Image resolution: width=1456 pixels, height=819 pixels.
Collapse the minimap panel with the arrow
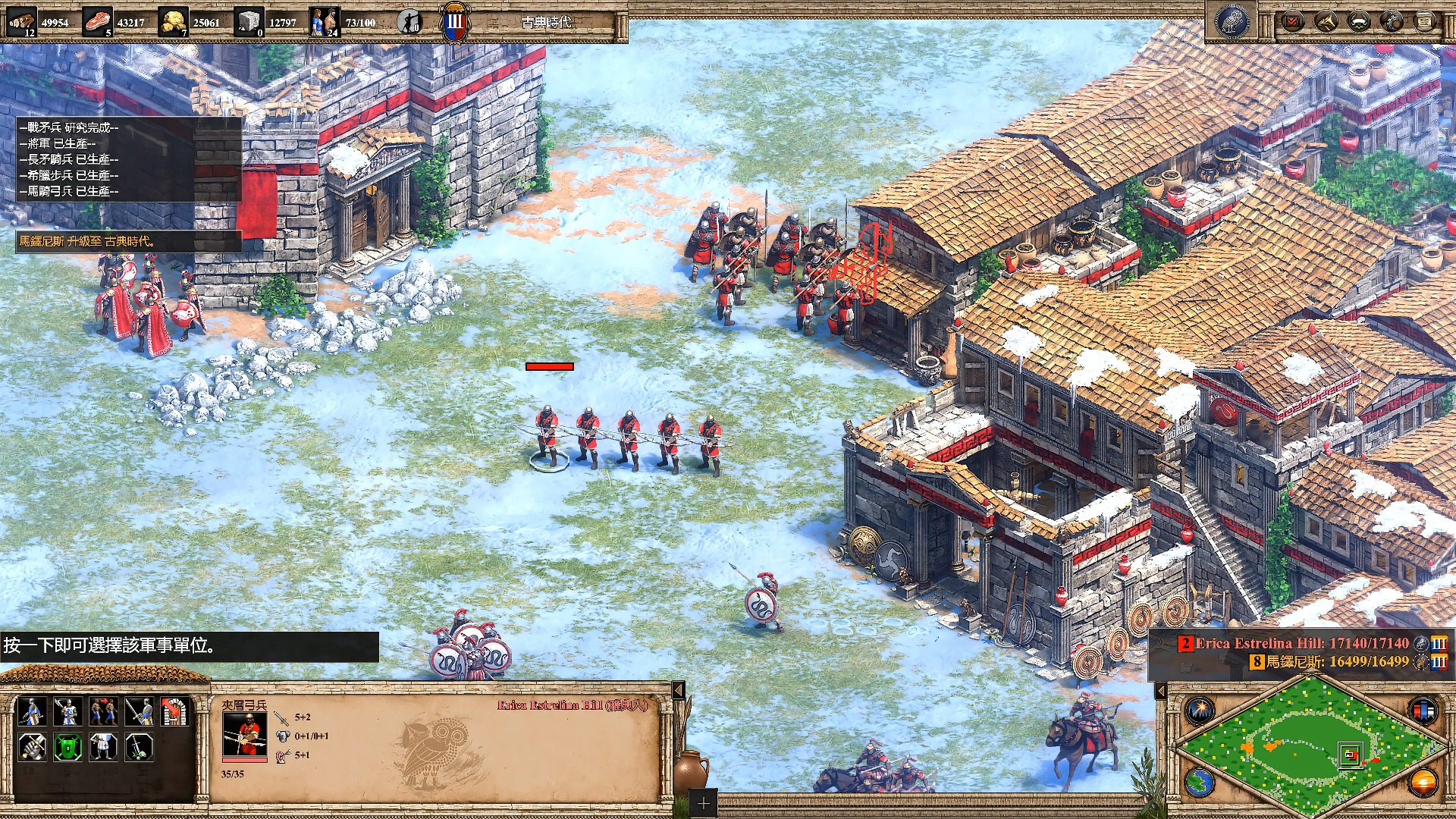(1161, 691)
